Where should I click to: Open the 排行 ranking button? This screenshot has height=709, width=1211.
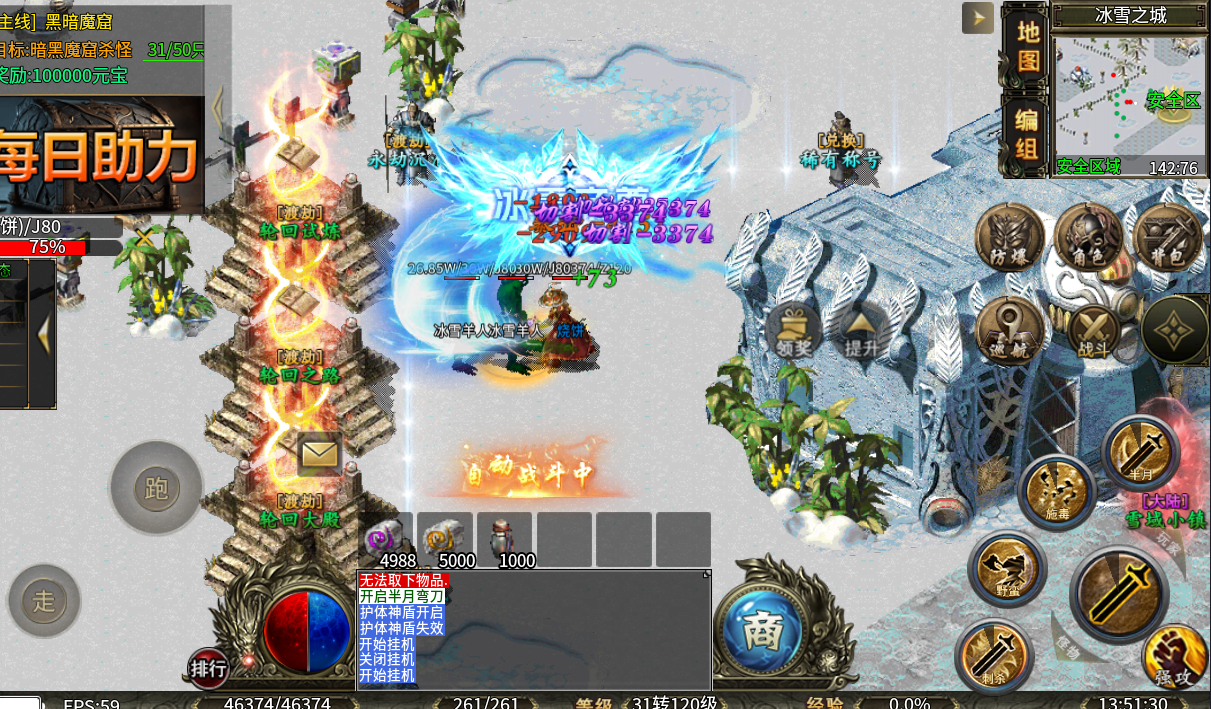(209, 668)
